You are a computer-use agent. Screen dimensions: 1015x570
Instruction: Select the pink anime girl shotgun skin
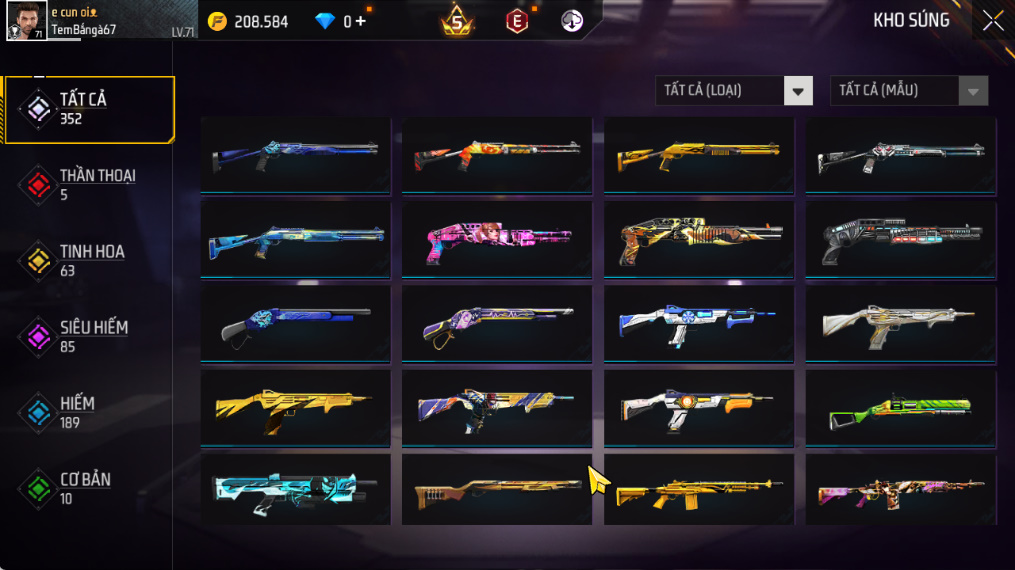pyautogui.click(x=496, y=239)
